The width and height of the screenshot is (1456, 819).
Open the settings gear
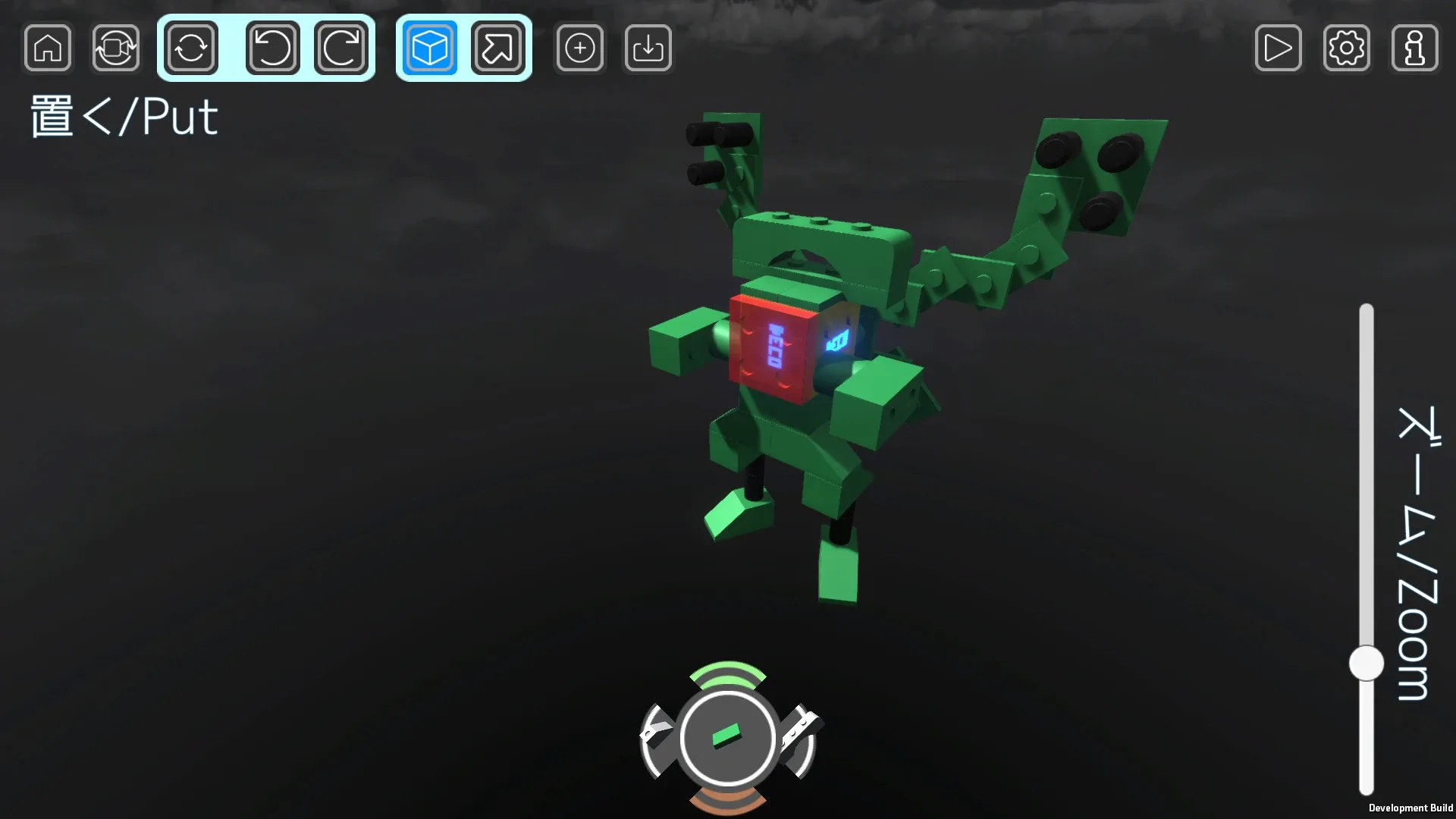tap(1347, 48)
